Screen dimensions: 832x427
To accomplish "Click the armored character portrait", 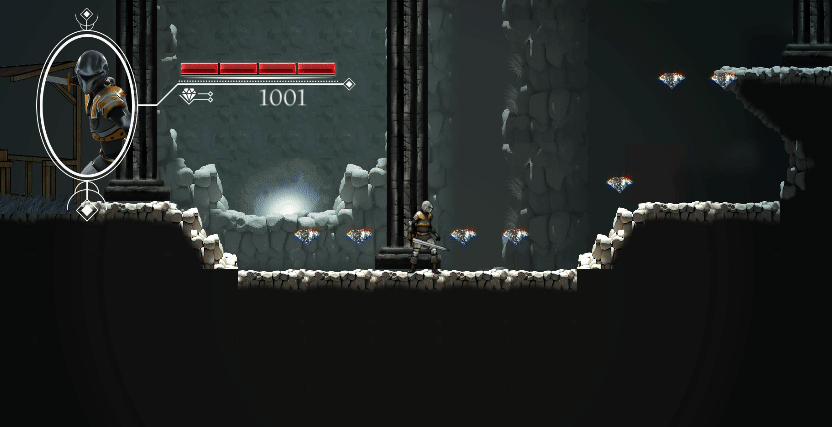I will [87, 104].
